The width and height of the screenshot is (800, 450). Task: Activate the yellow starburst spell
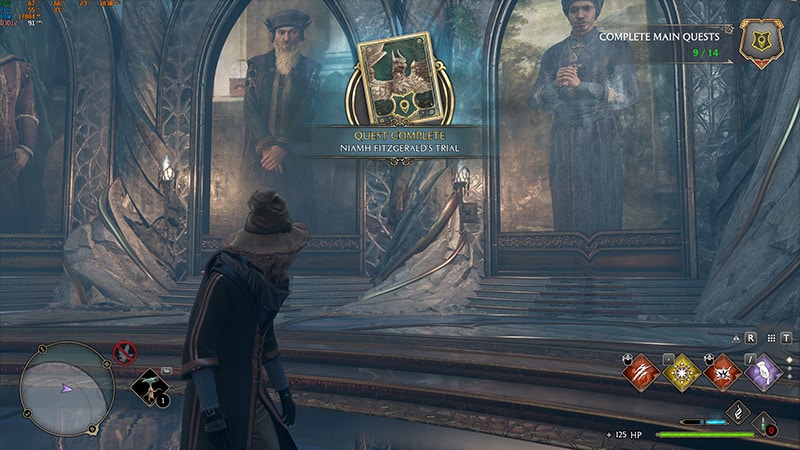681,373
